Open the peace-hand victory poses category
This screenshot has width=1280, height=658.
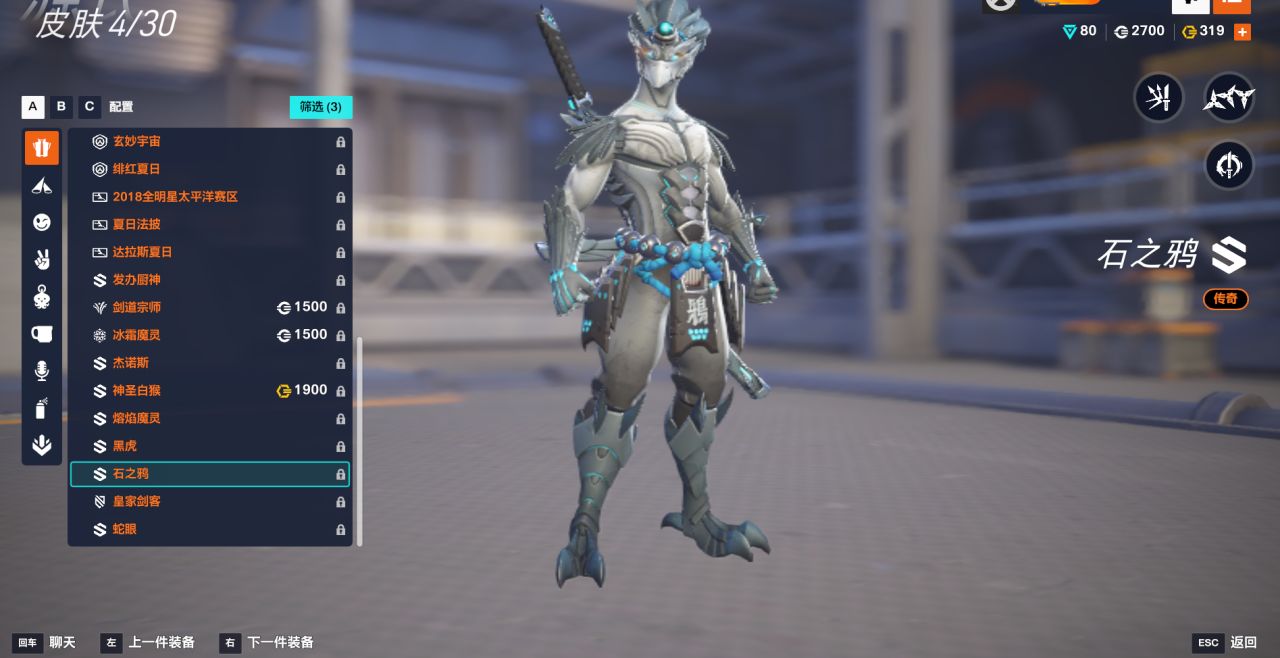(x=42, y=260)
